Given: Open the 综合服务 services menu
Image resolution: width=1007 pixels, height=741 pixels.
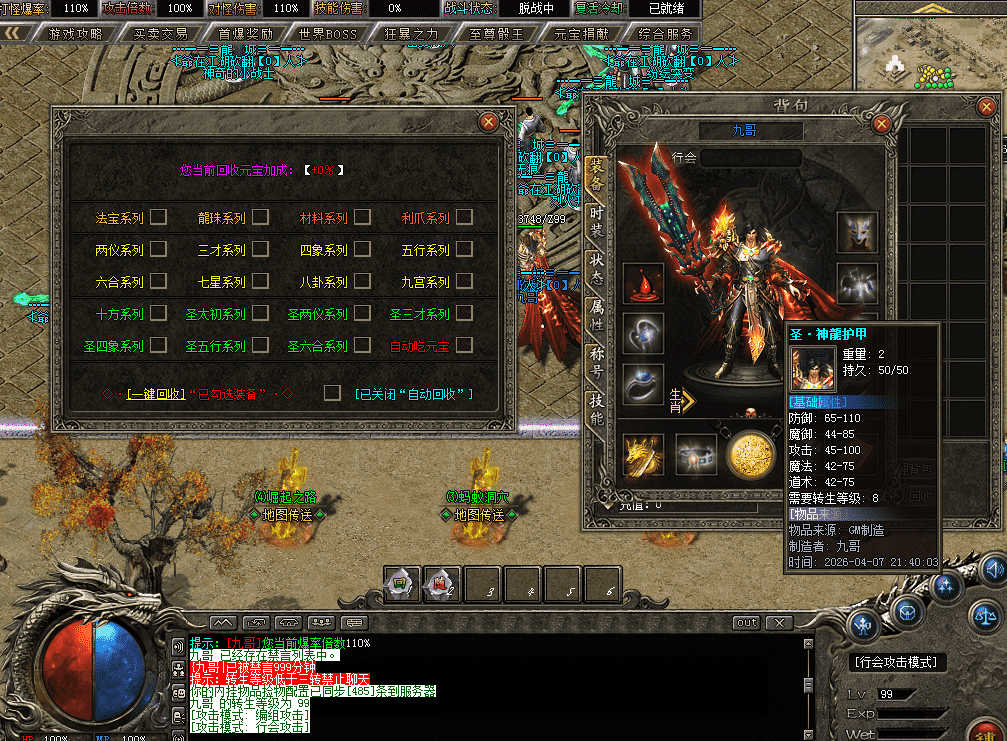Looking at the screenshot, I should [x=665, y=33].
